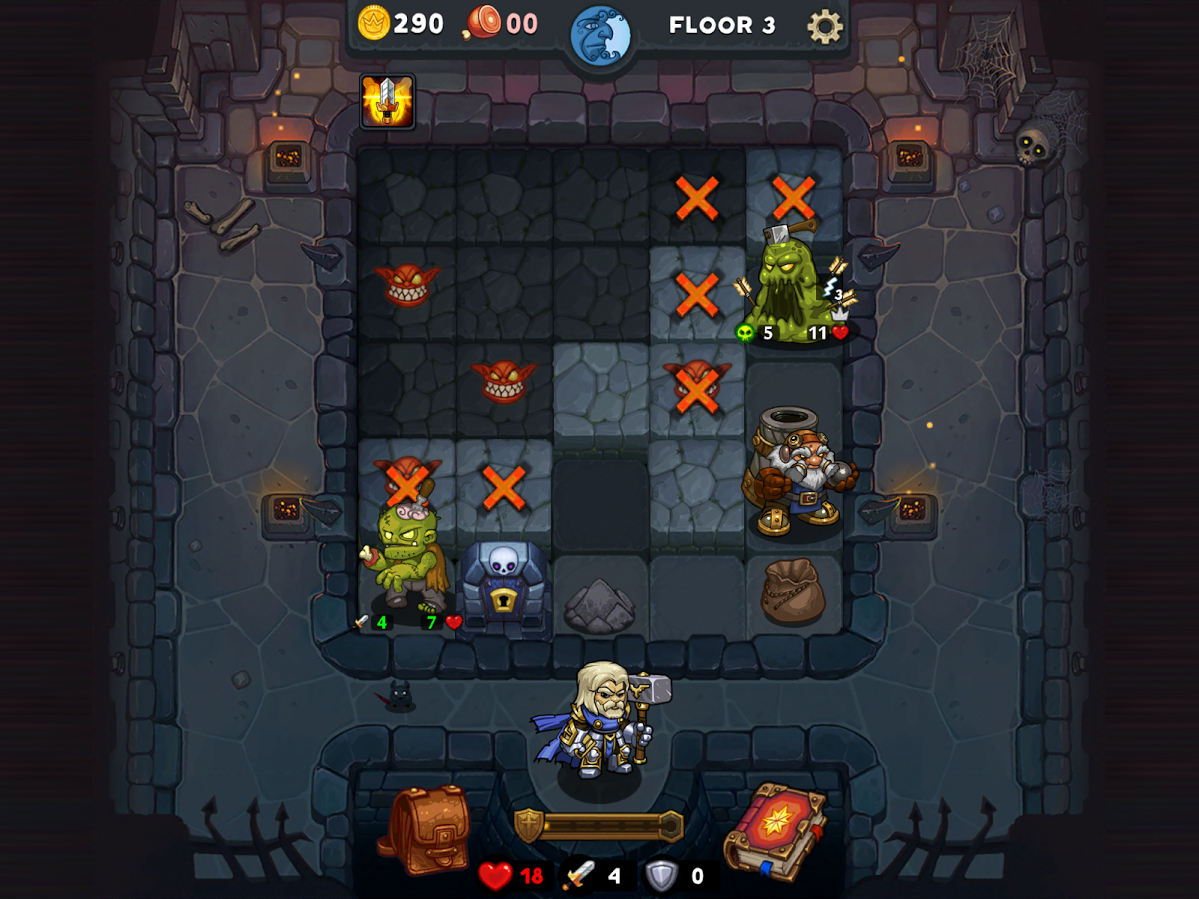Select the dwarf with the cannon tile
1199x899 pixels.
coord(796,470)
